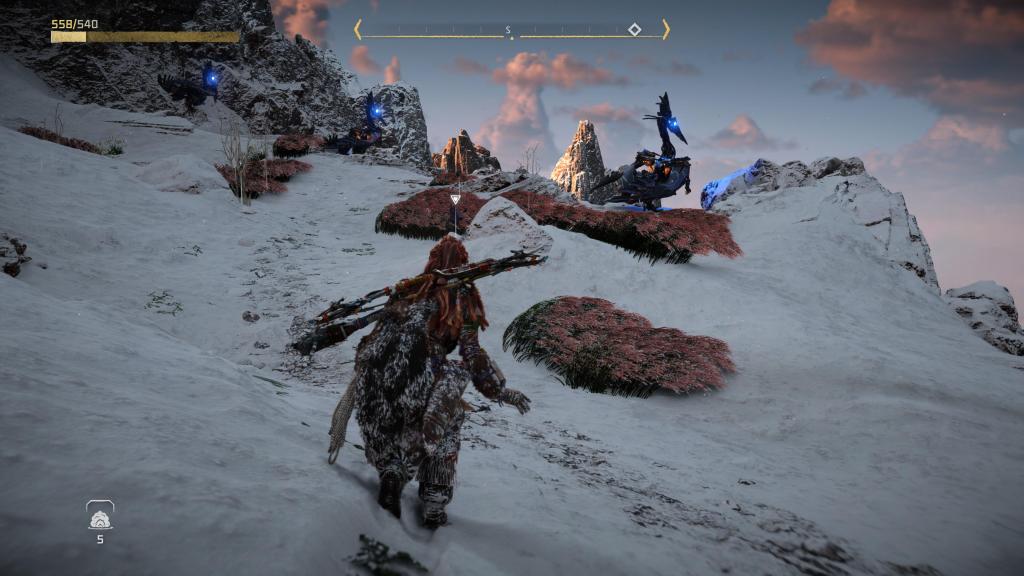
Task: Select the triangular objective marker above the path
Action: coord(456,199)
